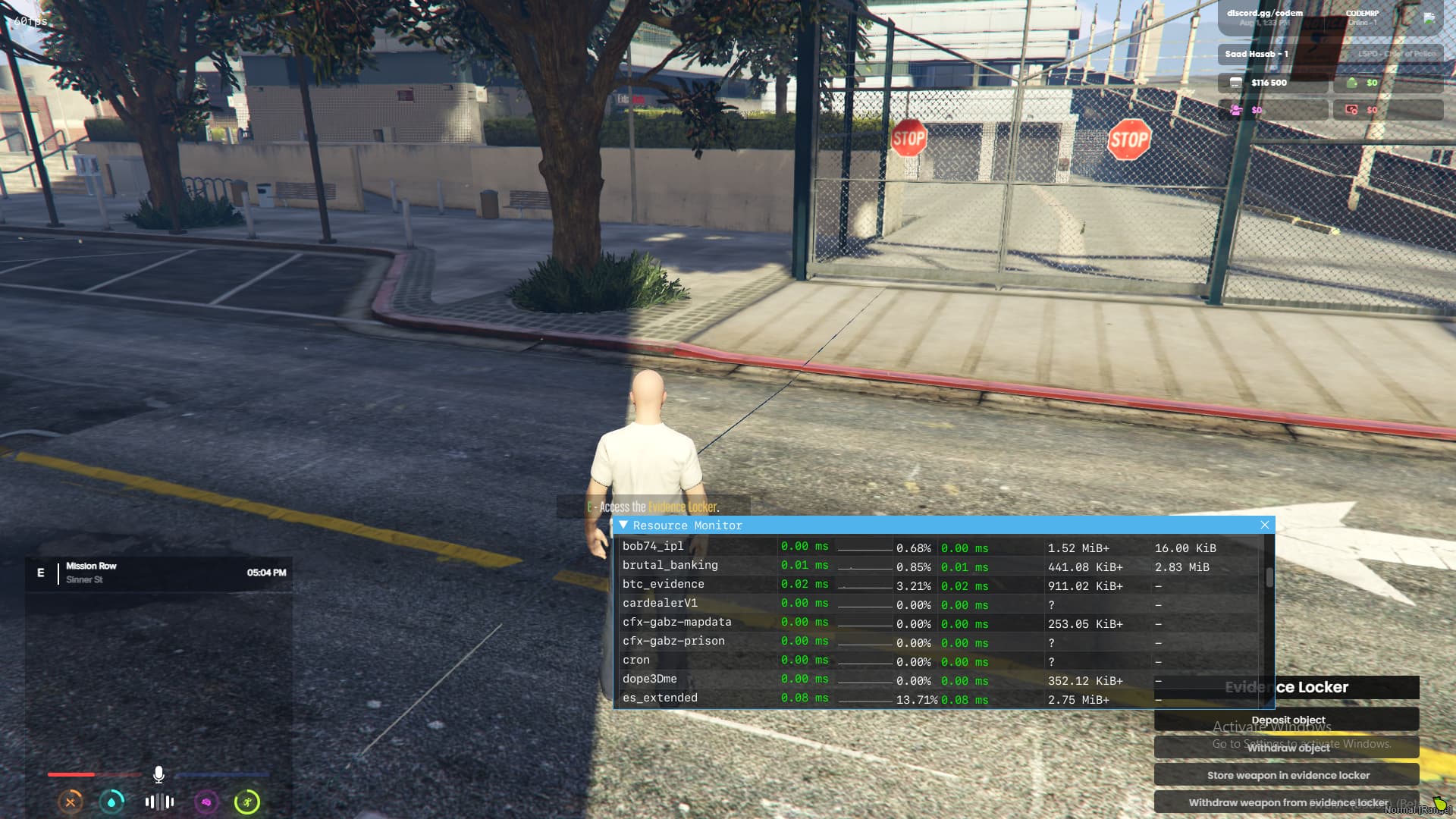Toggle the bob74_ipl resource row
This screenshot has height=819, width=1456.
click(x=652, y=545)
